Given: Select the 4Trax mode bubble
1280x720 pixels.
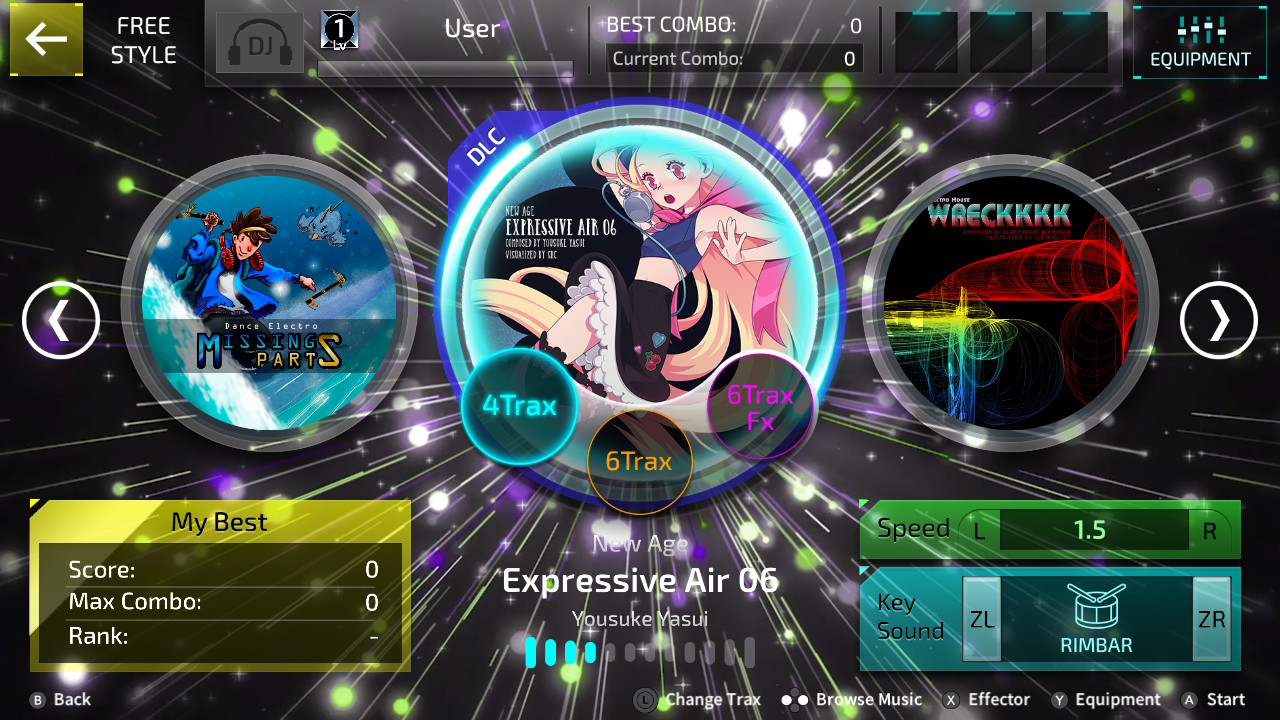Looking at the screenshot, I should [x=519, y=405].
